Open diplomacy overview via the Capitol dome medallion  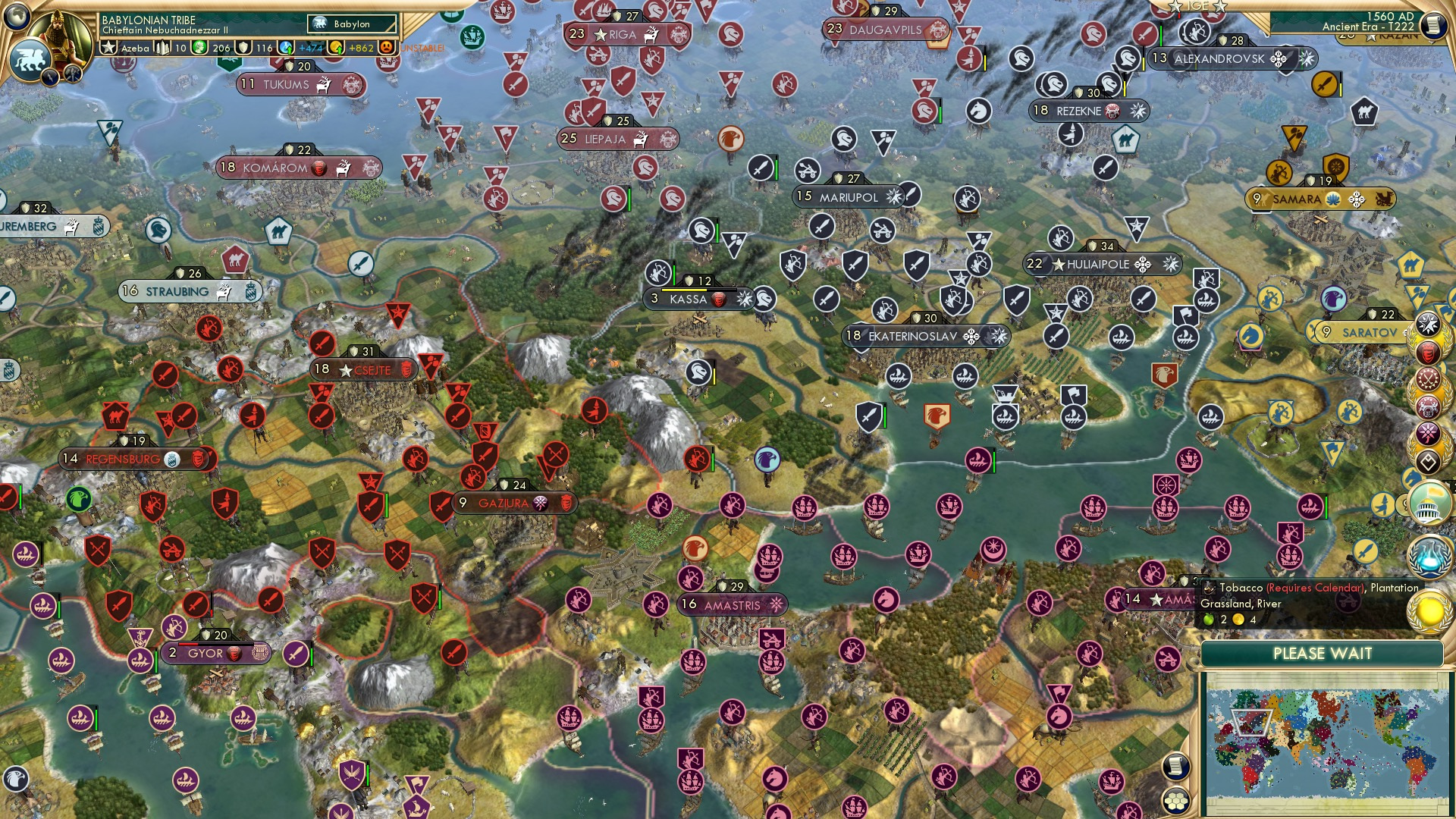1430,504
